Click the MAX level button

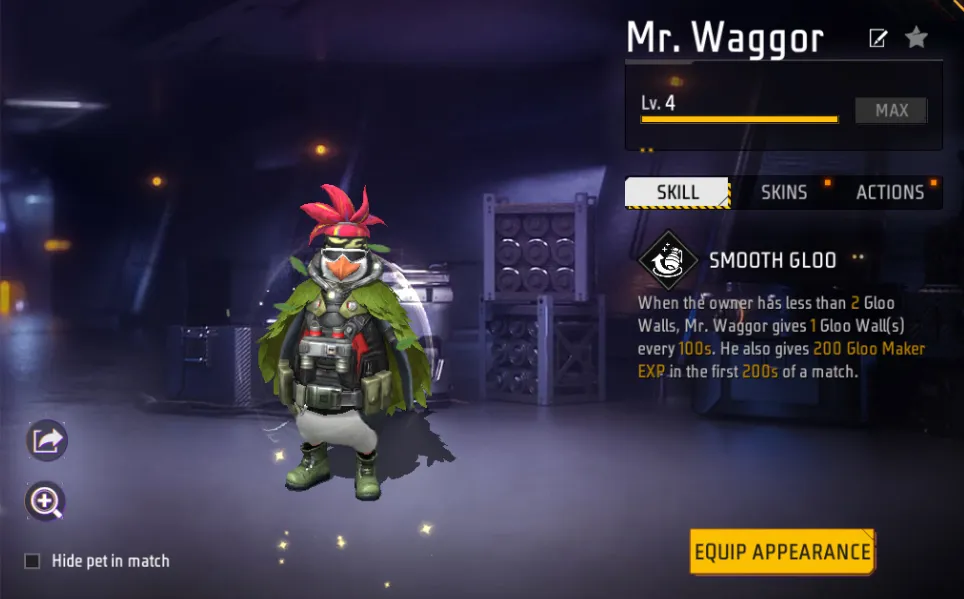pyautogui.click(x=891, y=111)
